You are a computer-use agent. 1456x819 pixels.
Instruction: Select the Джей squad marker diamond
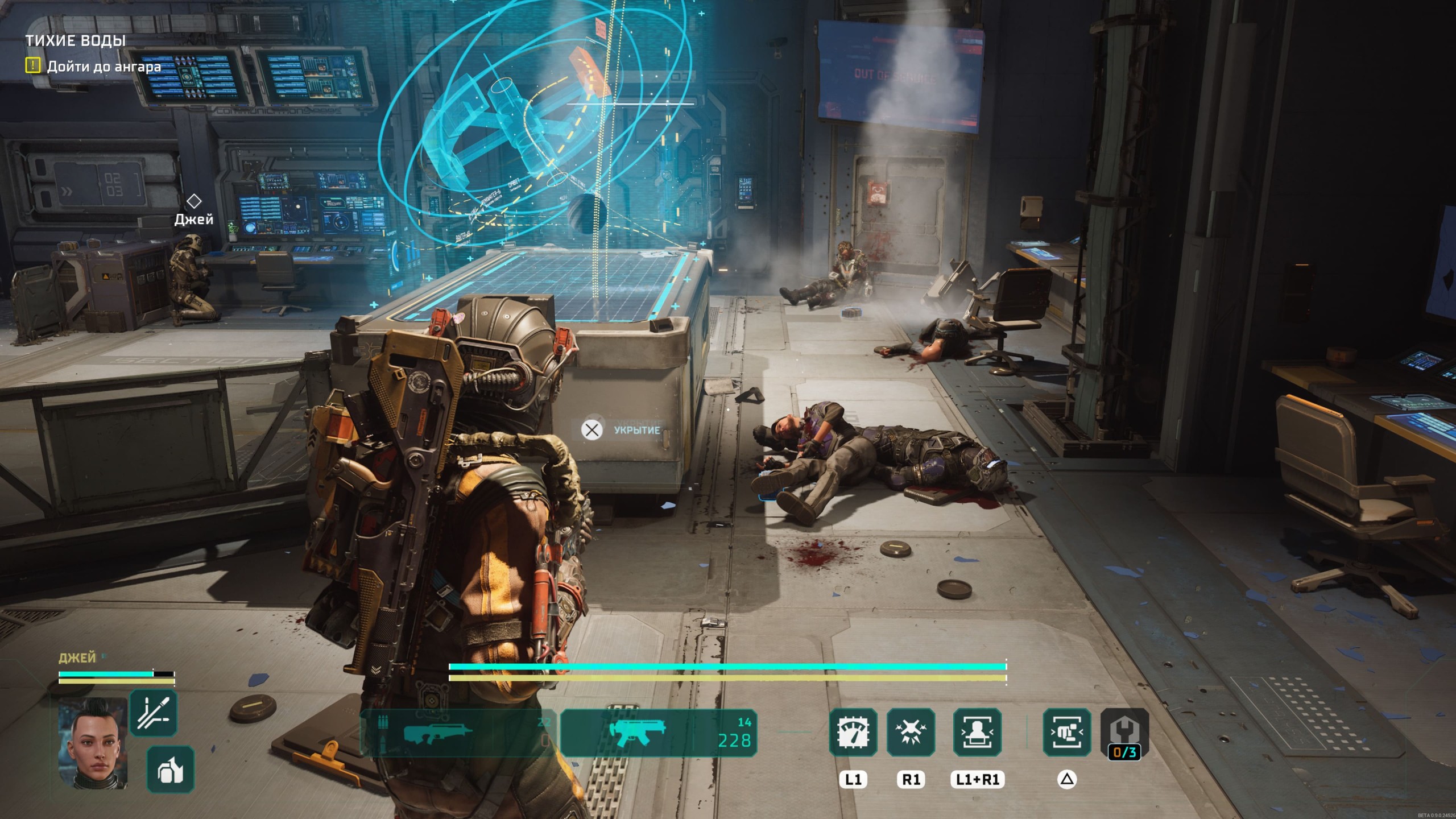click(x=194, y=201)
